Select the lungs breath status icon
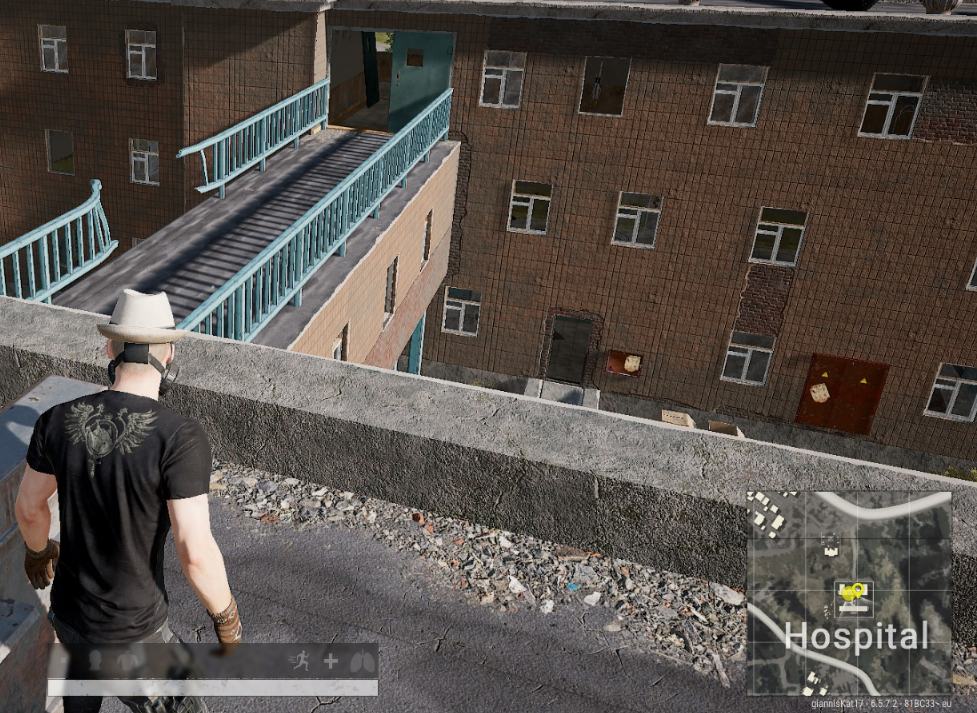 click(x=363, y=661)
